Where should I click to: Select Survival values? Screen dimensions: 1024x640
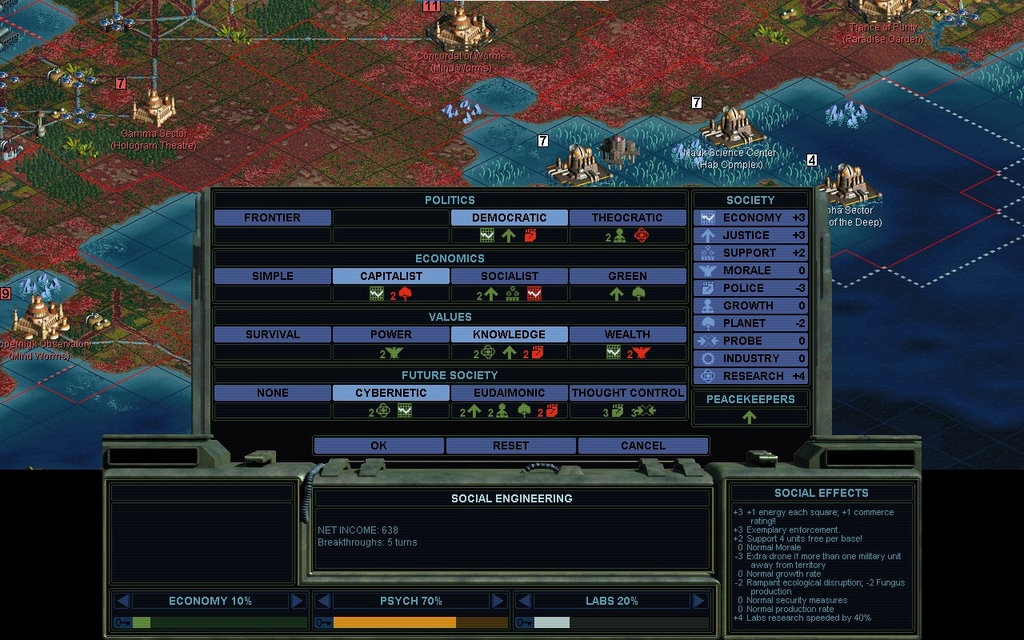[x=272, y=335]
